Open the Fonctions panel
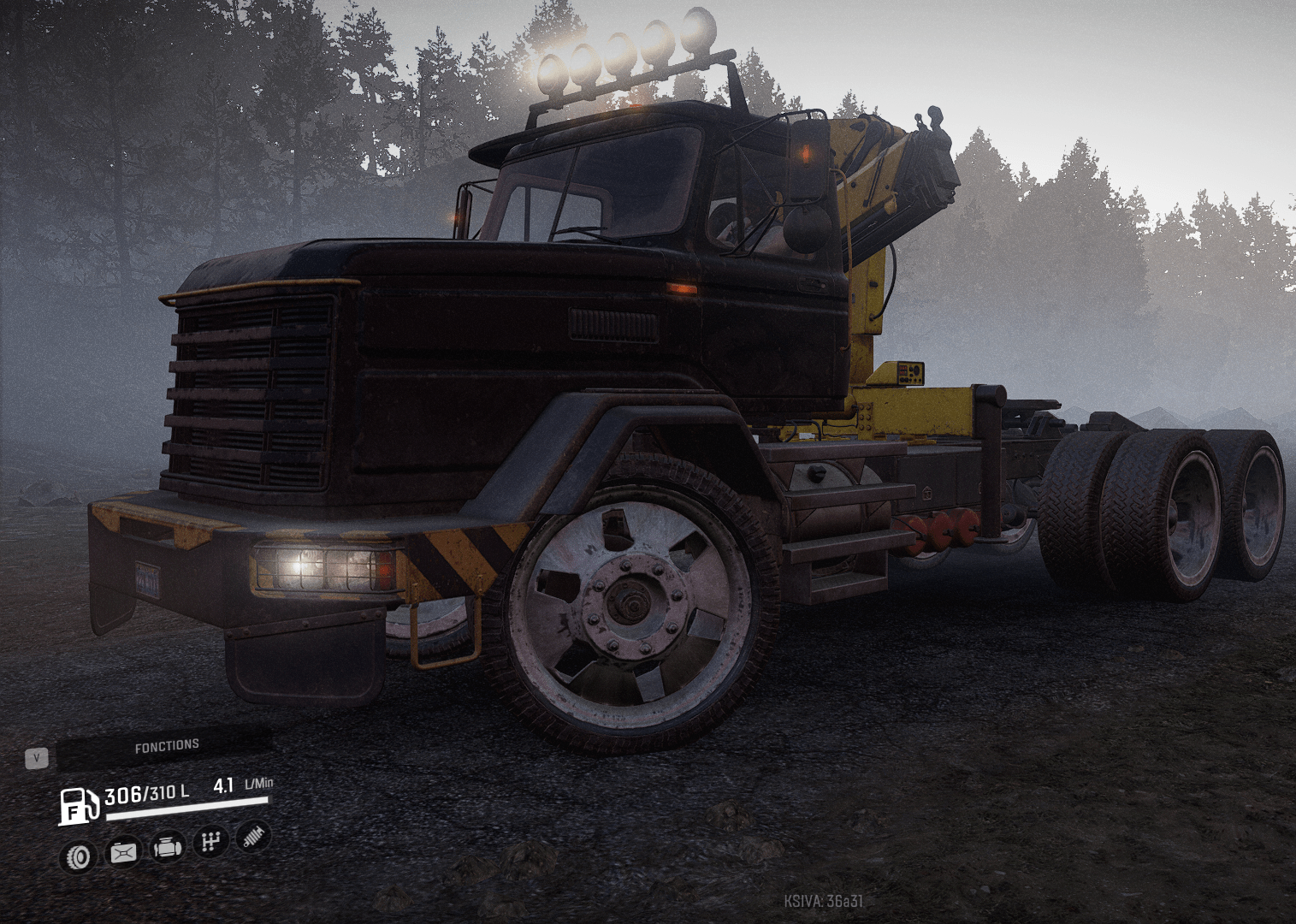Screen dimensions: 1296x924 click(x=166, y=748)
